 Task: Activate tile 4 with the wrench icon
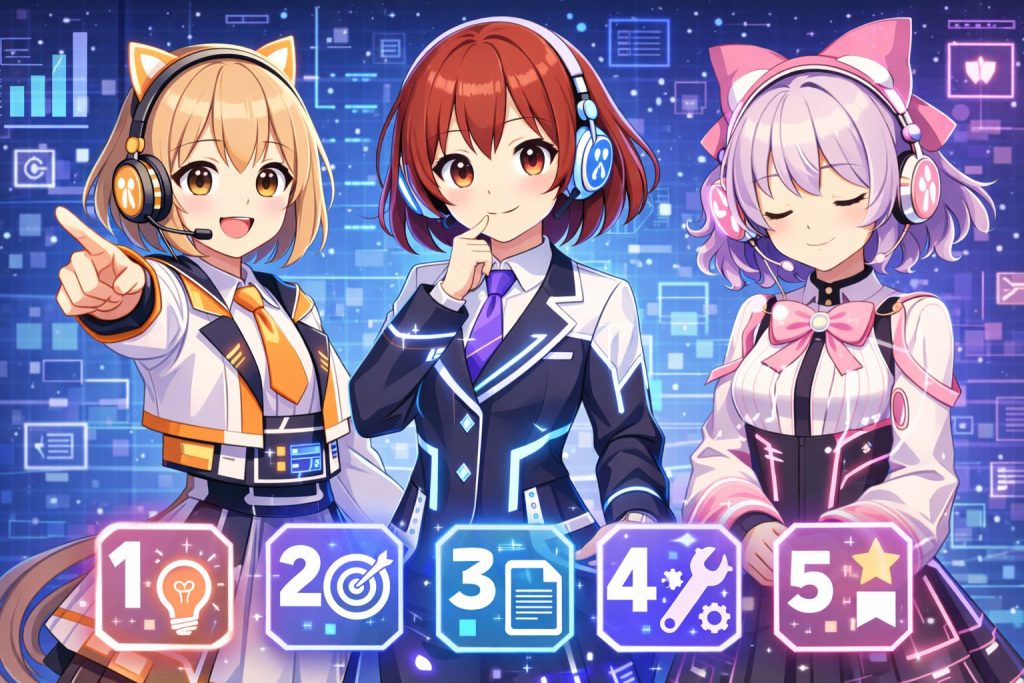pyautogui.click(x=669, y=588)
